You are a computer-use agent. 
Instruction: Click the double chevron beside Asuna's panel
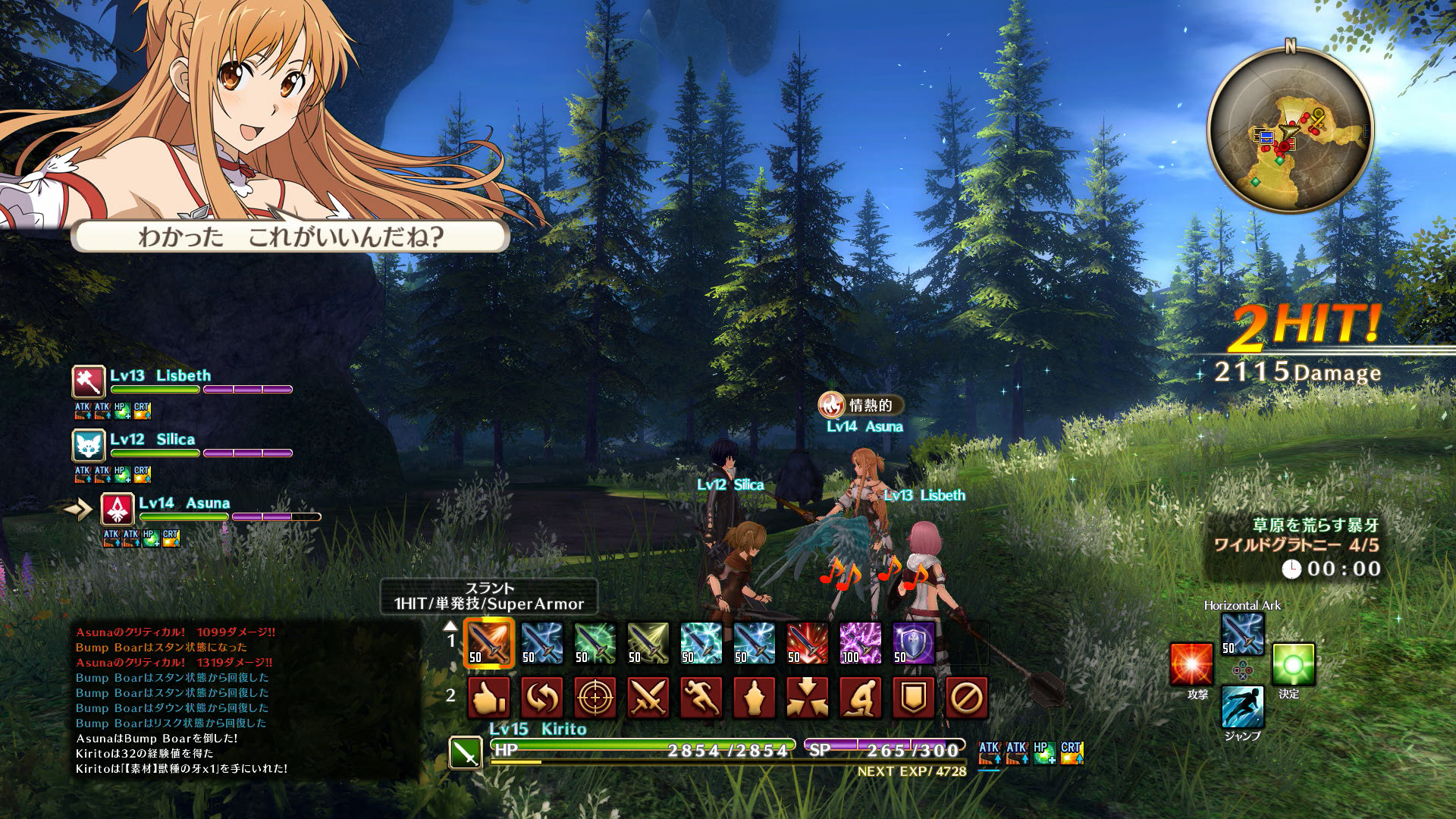[x=76, y=510]
